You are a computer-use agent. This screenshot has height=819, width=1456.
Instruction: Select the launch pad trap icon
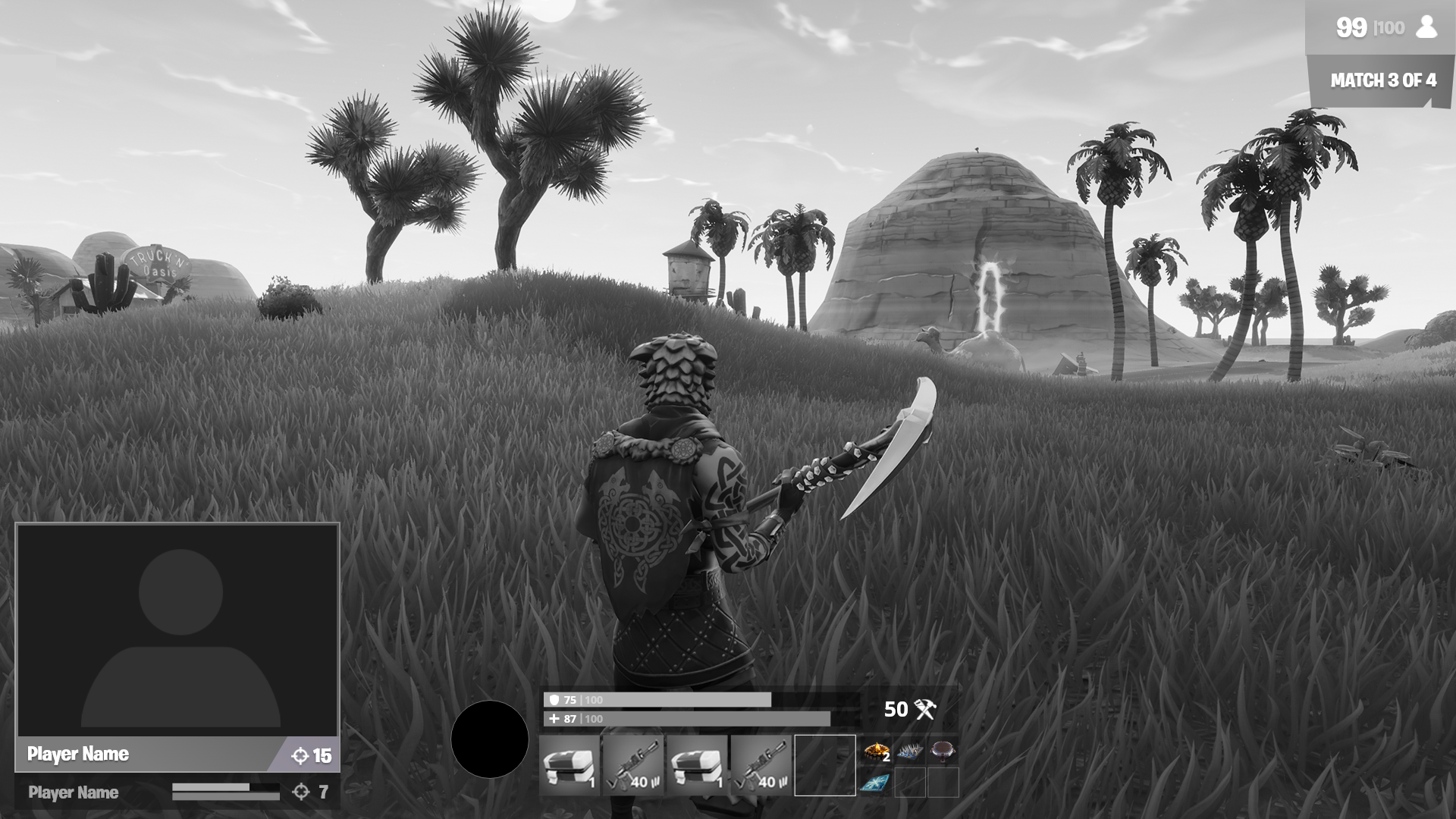[942, 751]
